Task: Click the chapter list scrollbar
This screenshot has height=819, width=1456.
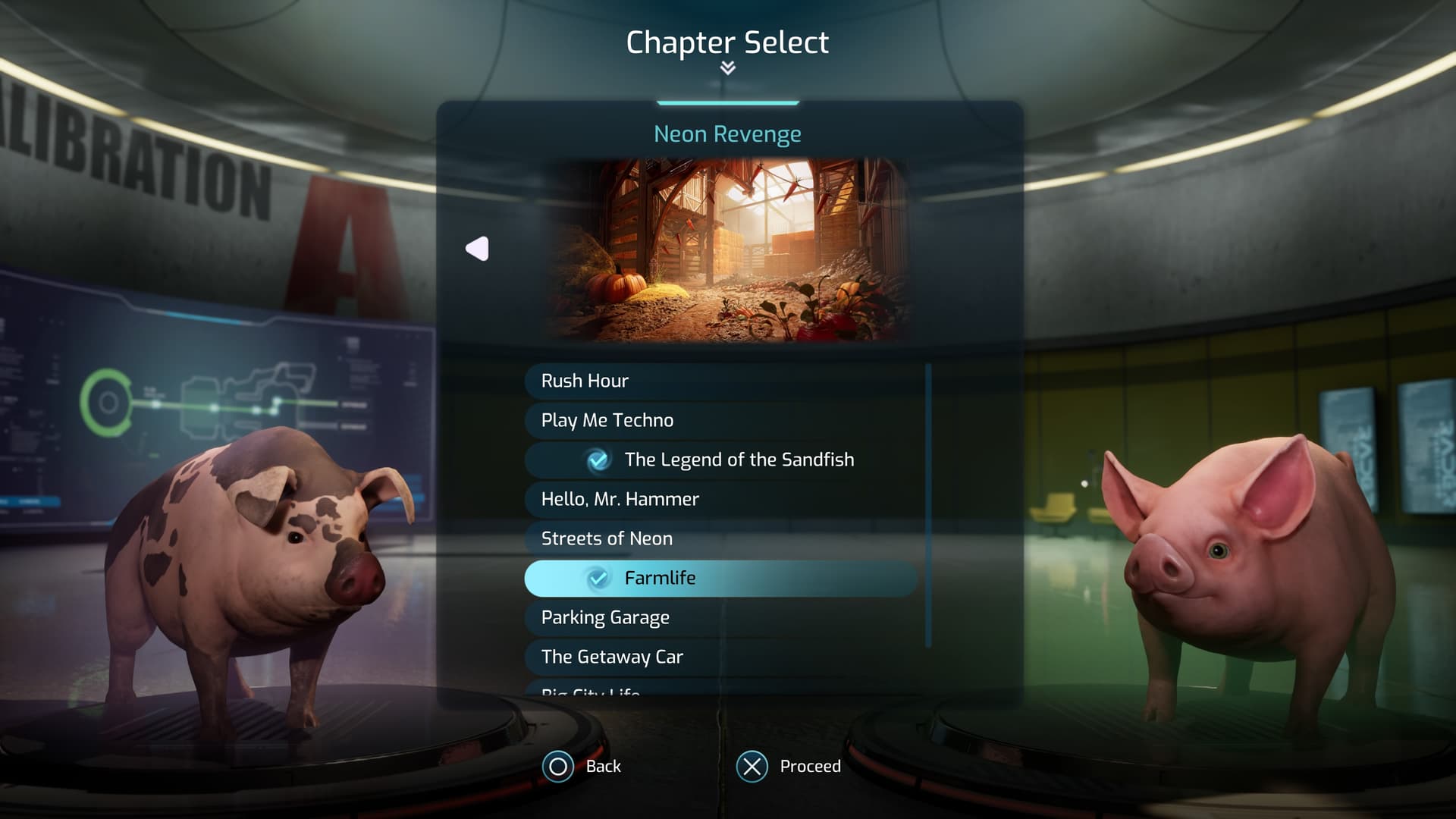Action: pos(928,506)
